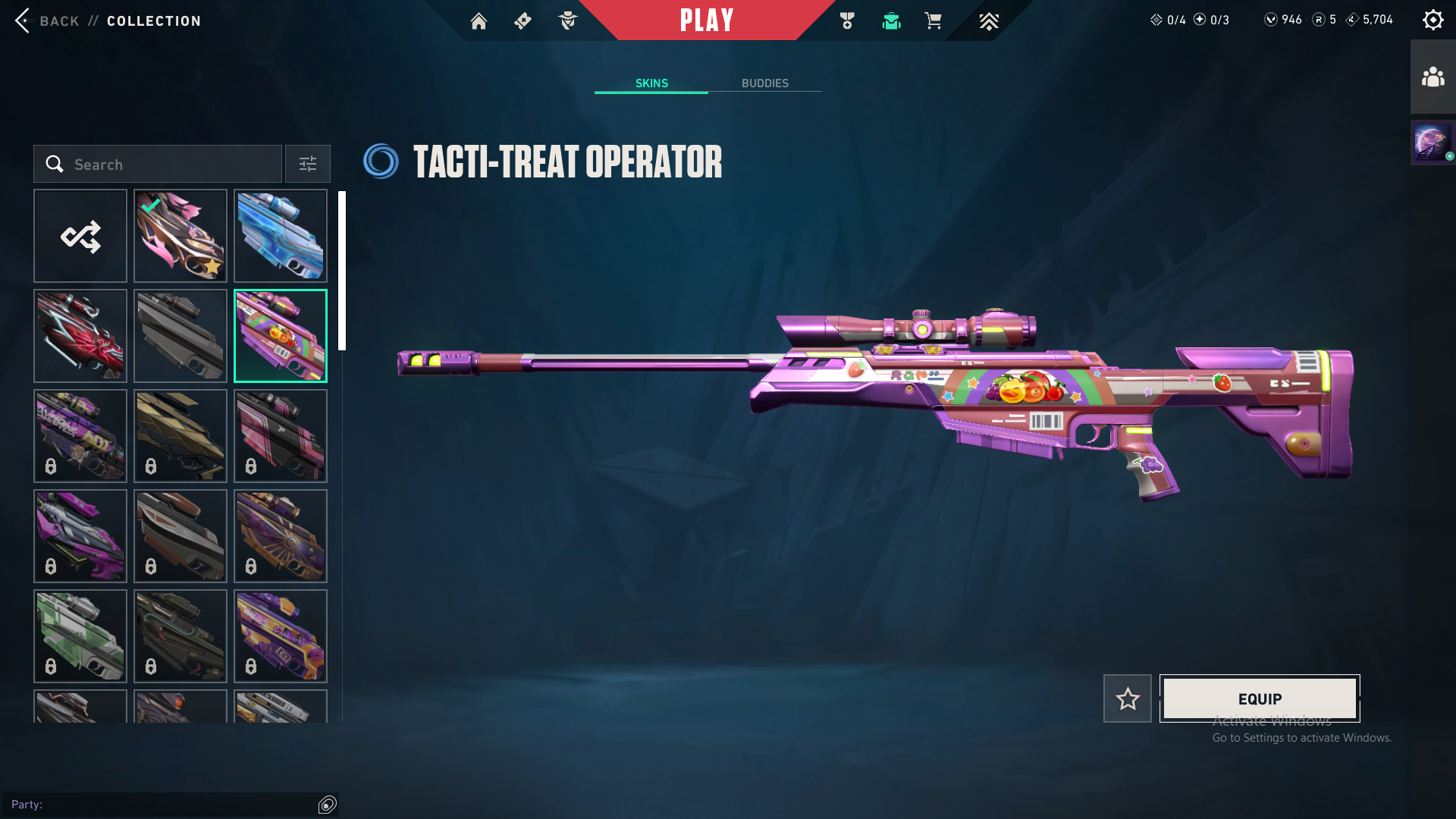
Task: Mark the skin as favorite with star
Action: point(1127,698)
